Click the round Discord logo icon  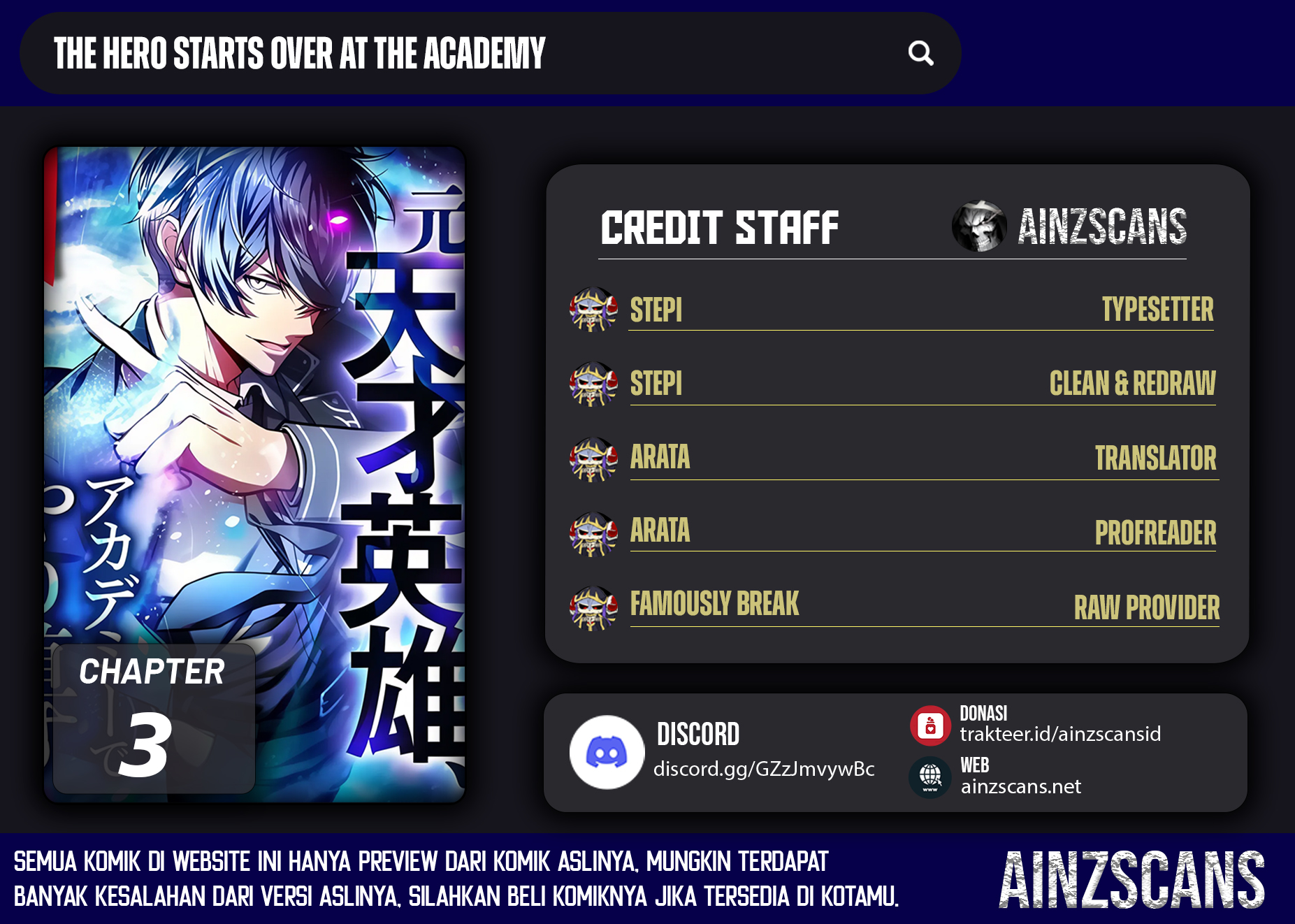tap(607, 752)
